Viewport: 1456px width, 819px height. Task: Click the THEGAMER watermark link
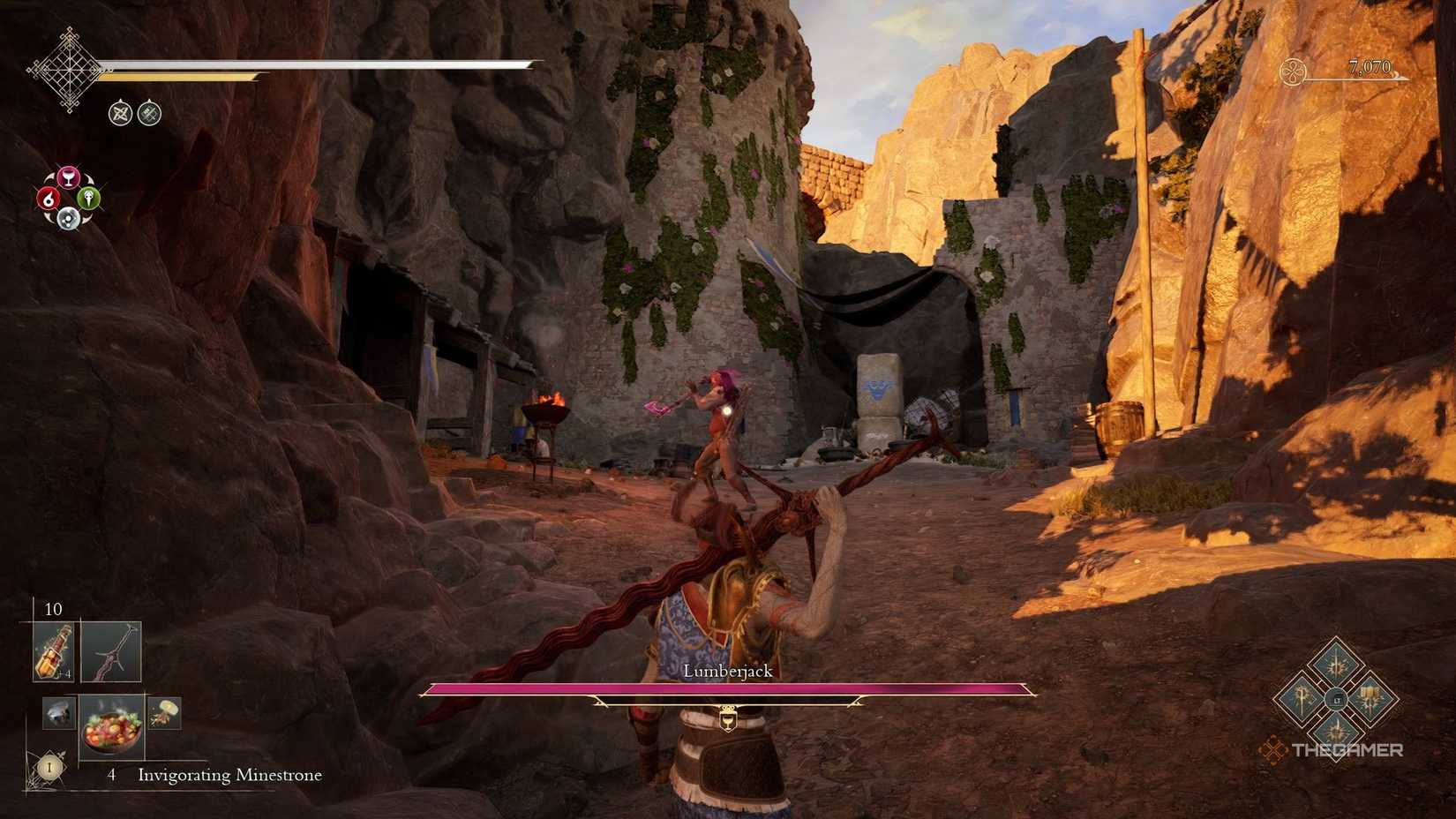pos(1347,748)
